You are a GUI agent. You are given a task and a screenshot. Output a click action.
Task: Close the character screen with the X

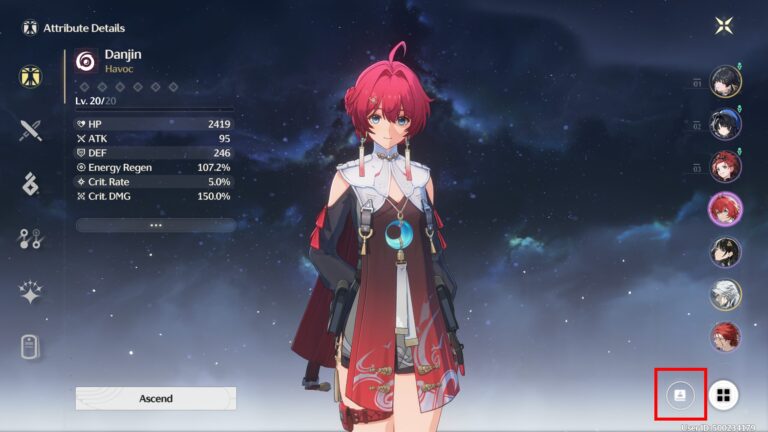point(724,27)
